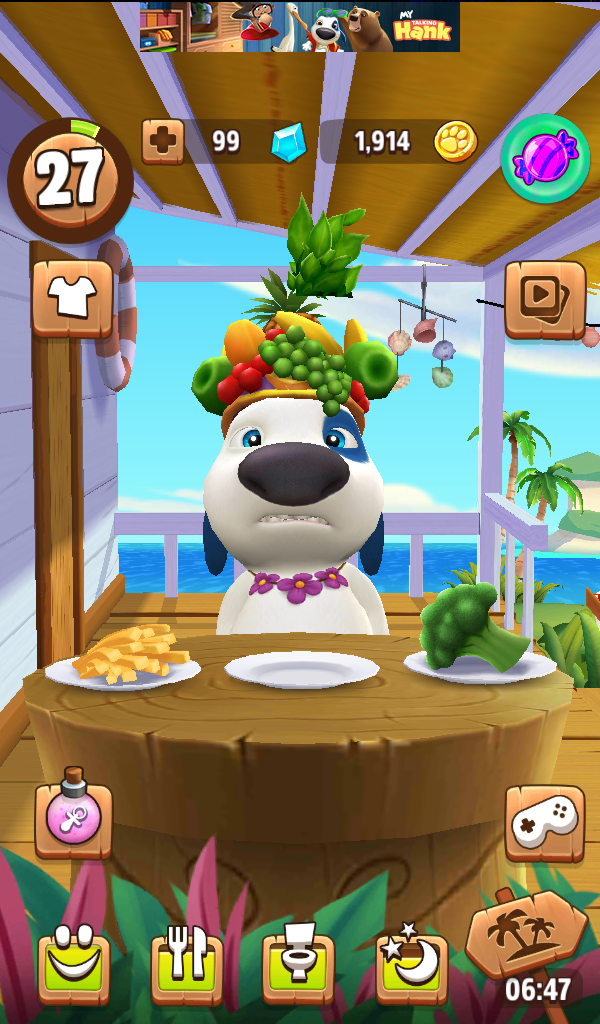The height and width of the screenshot is (1024, 600).
Task: Tap the purple candy icon
Action: pos(545,158)
